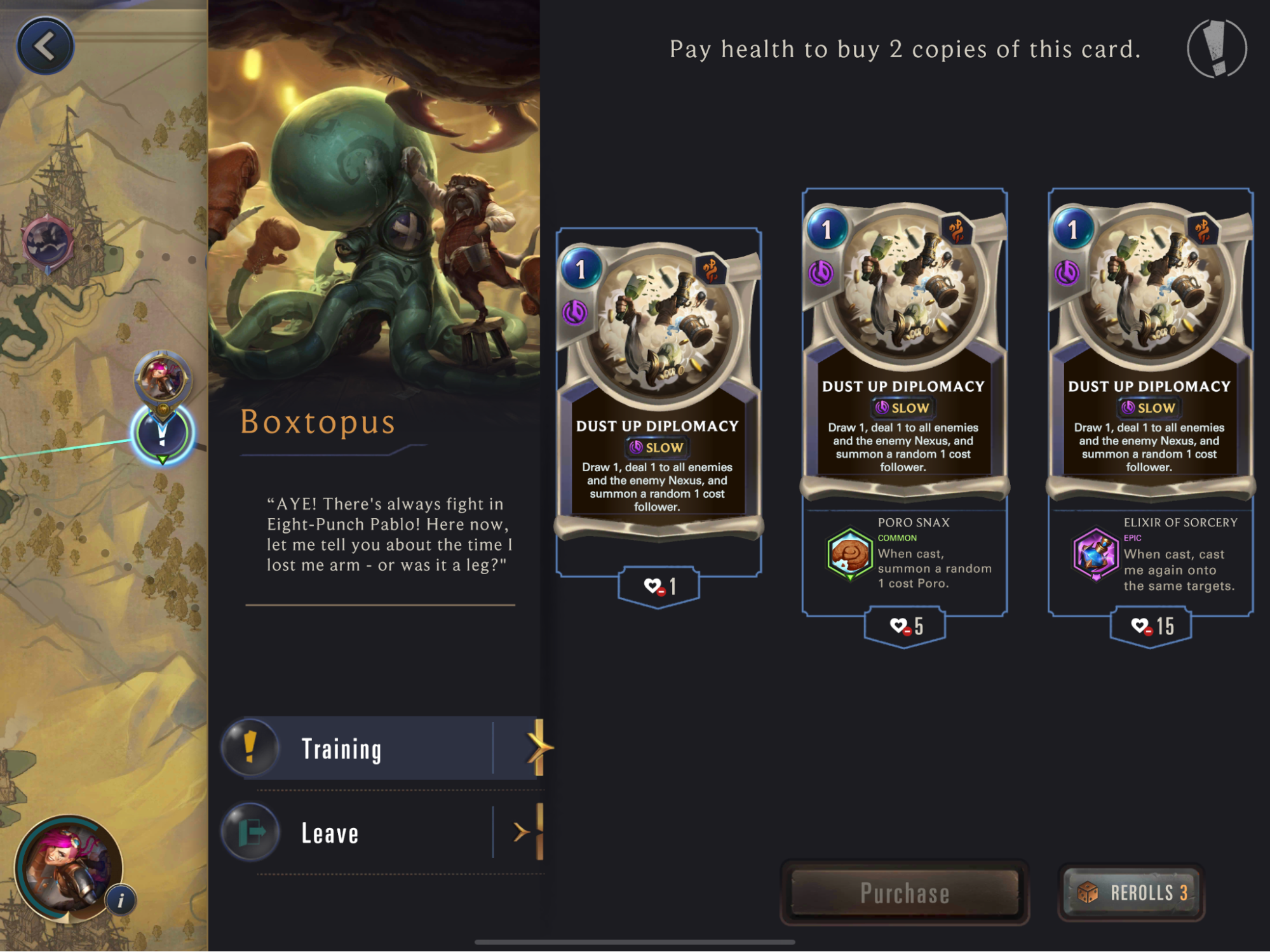Go back with the arrow button
Viewport: 1270px width, 952px height.
pos(45,46)
